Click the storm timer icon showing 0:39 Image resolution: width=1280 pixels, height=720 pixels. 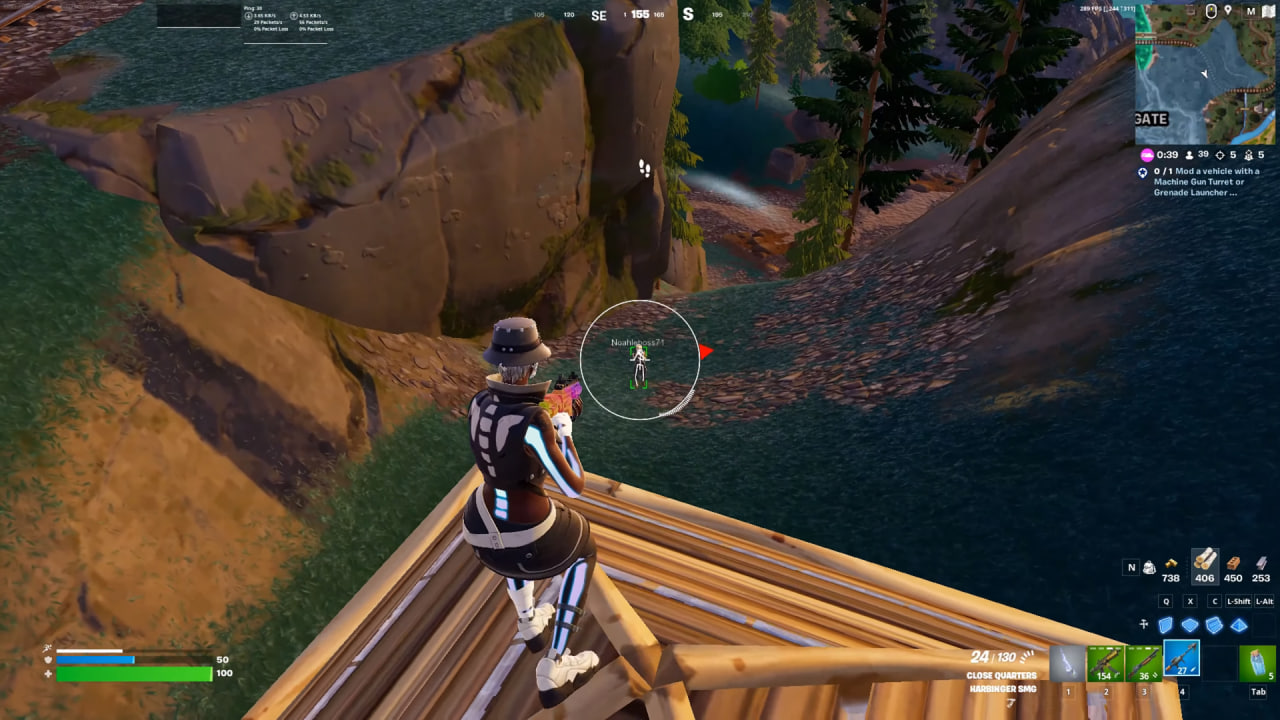click(1147, 156)
